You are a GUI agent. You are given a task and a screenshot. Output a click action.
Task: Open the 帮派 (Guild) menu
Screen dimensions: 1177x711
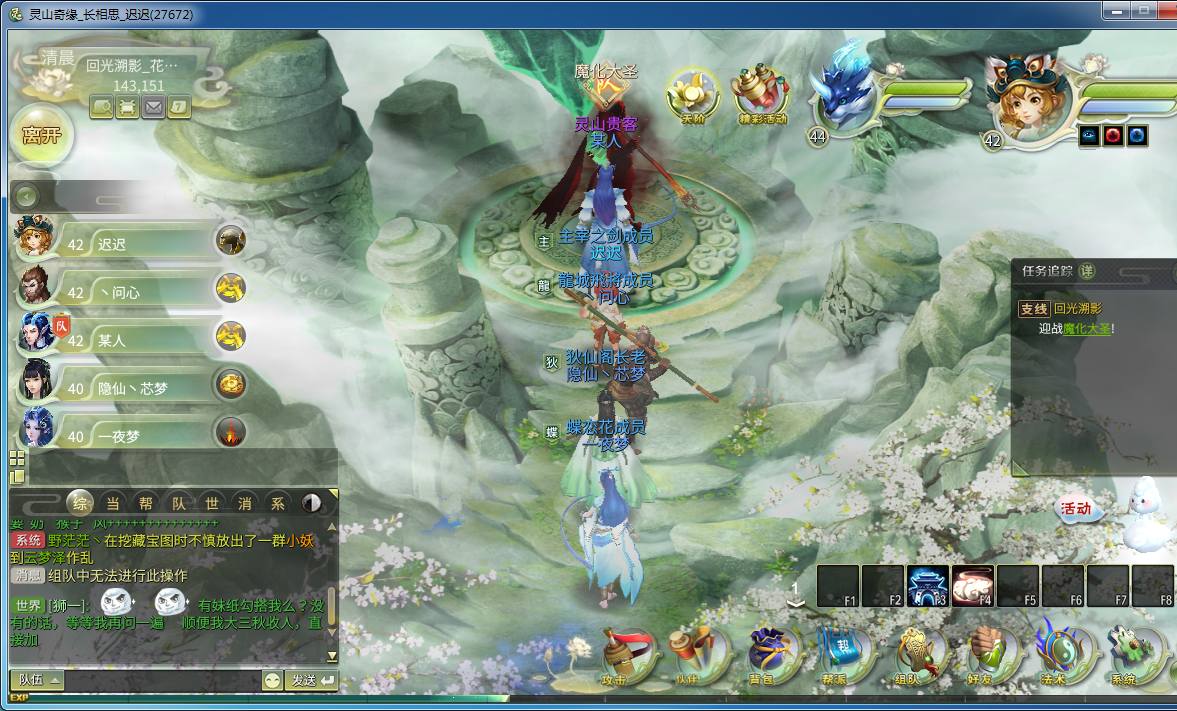(835, 655)
